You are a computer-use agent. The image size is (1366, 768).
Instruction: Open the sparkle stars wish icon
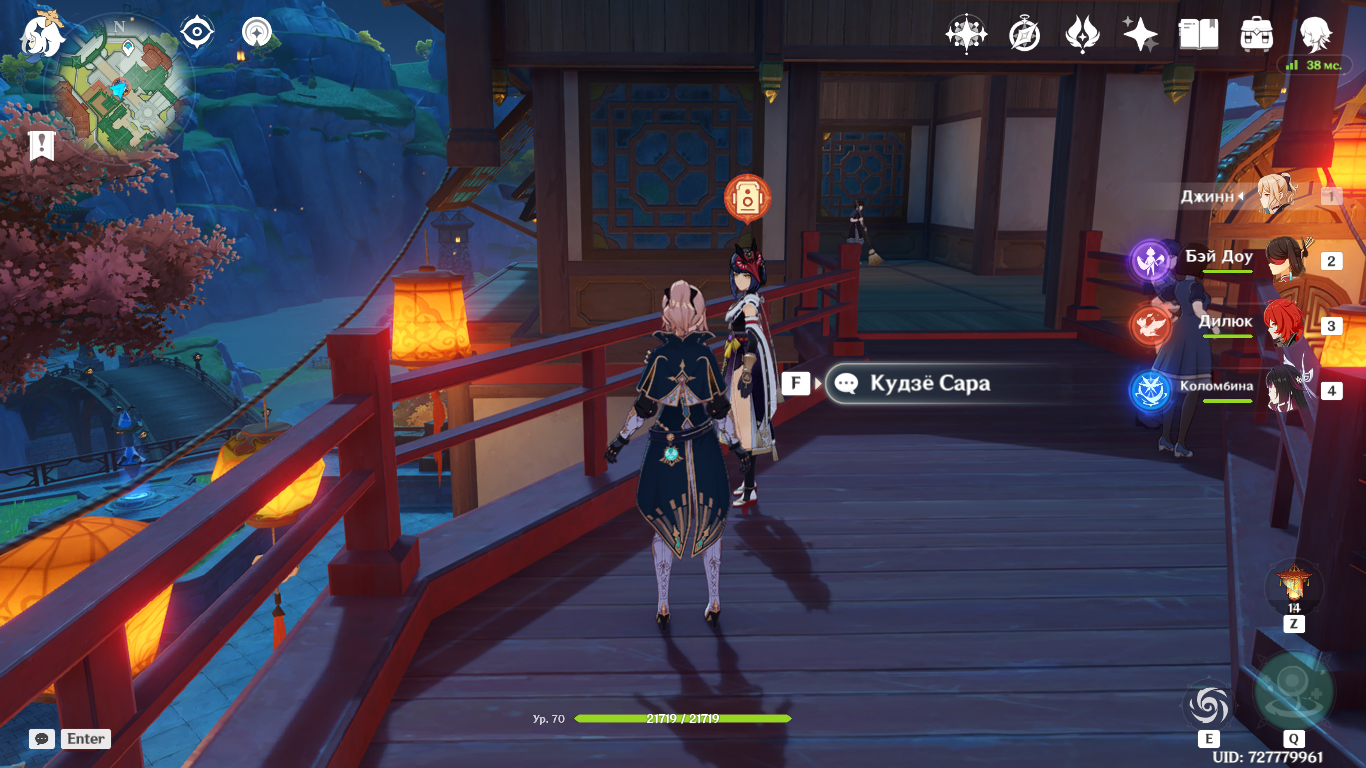1140,35
